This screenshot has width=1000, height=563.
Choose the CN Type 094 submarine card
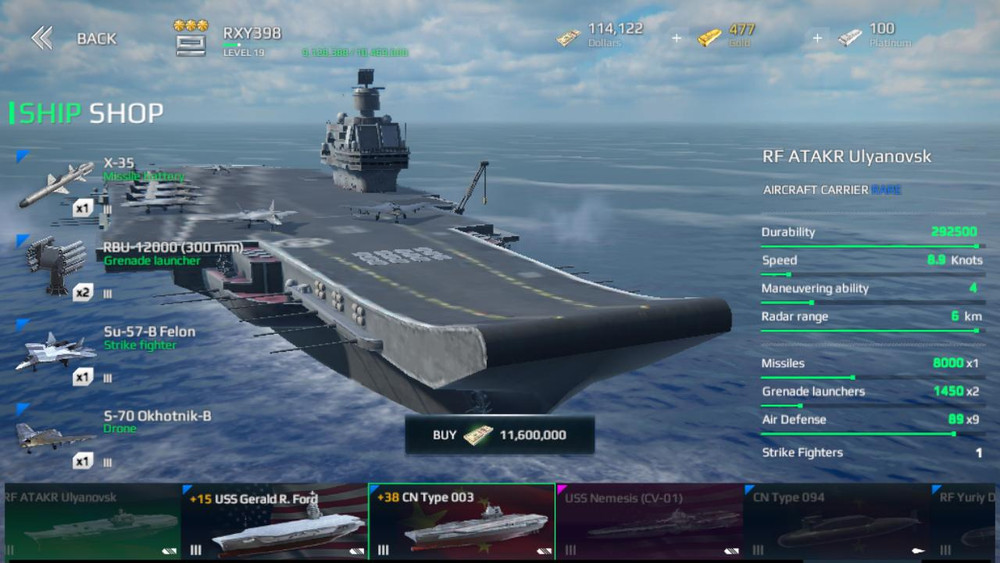(836, 522)
